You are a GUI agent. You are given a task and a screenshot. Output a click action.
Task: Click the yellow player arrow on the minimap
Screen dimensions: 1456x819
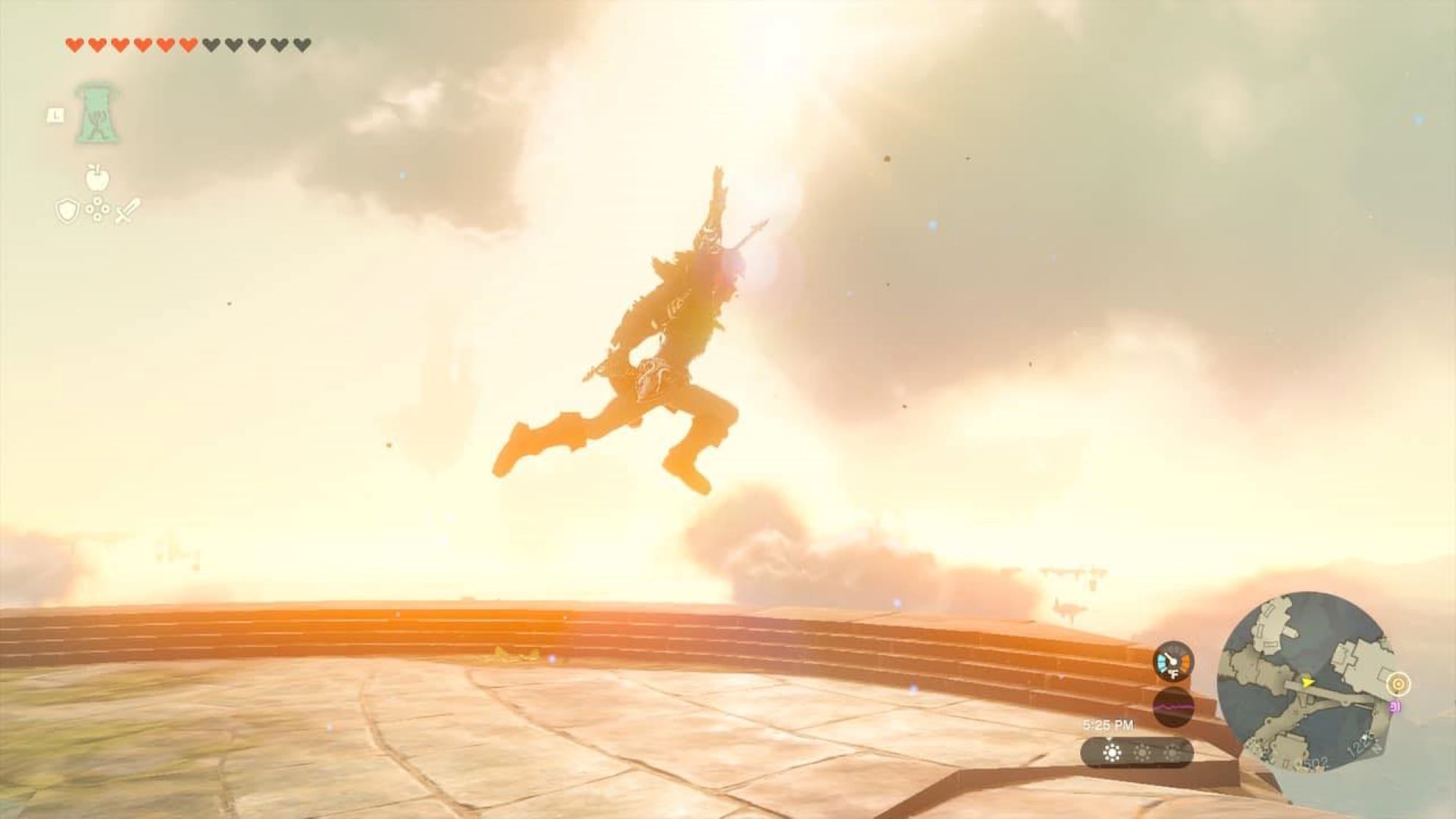1307,683
